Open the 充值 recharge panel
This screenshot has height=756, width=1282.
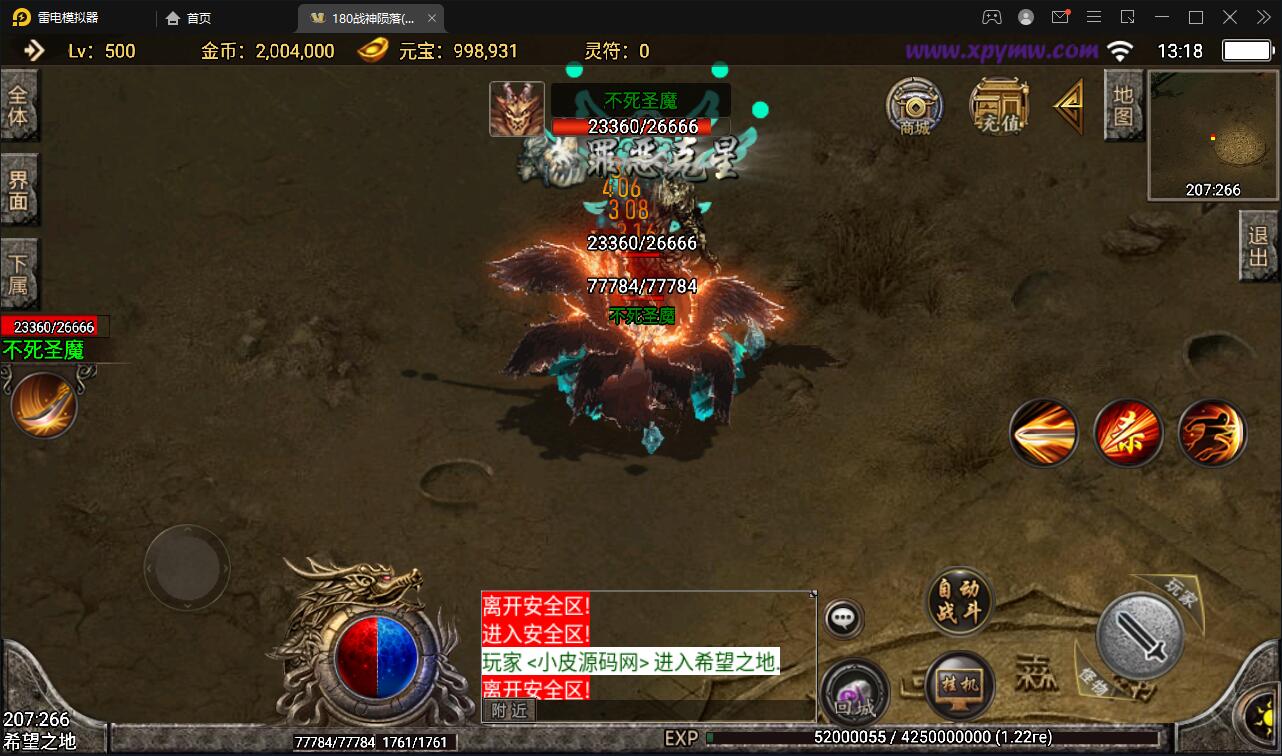point(999,105)
